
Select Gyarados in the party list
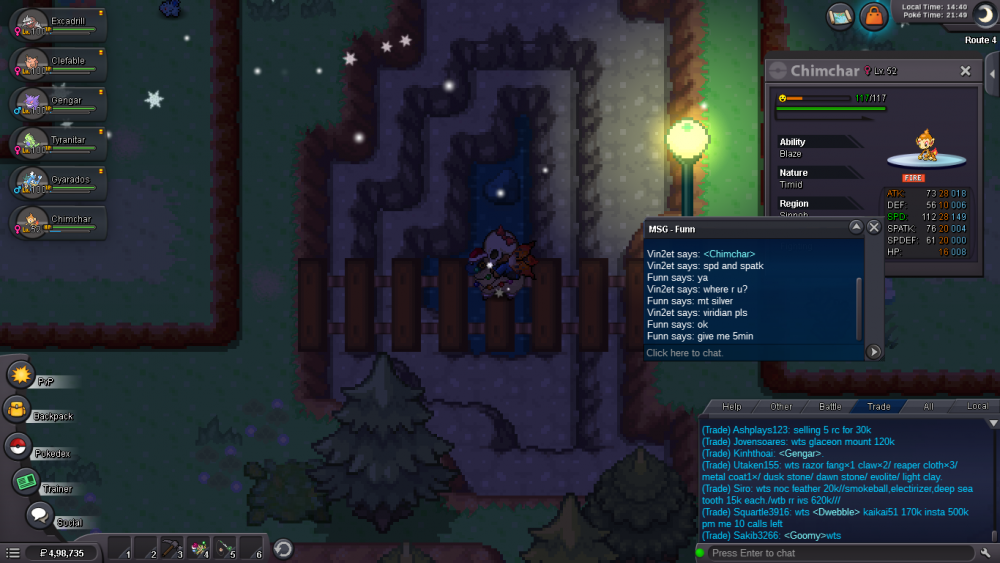58,183
